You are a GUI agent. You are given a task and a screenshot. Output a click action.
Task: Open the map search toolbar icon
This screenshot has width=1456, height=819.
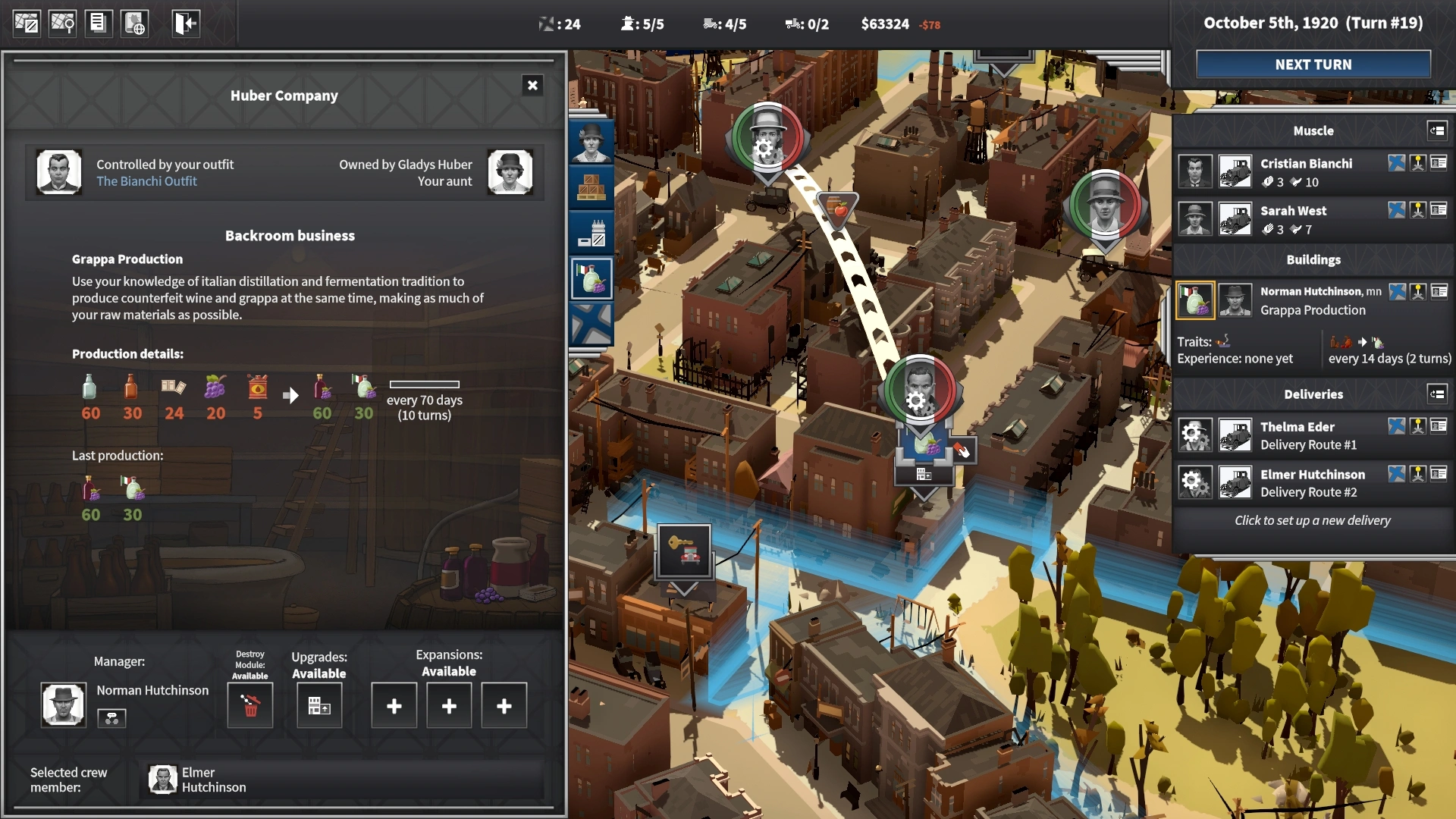62,24
